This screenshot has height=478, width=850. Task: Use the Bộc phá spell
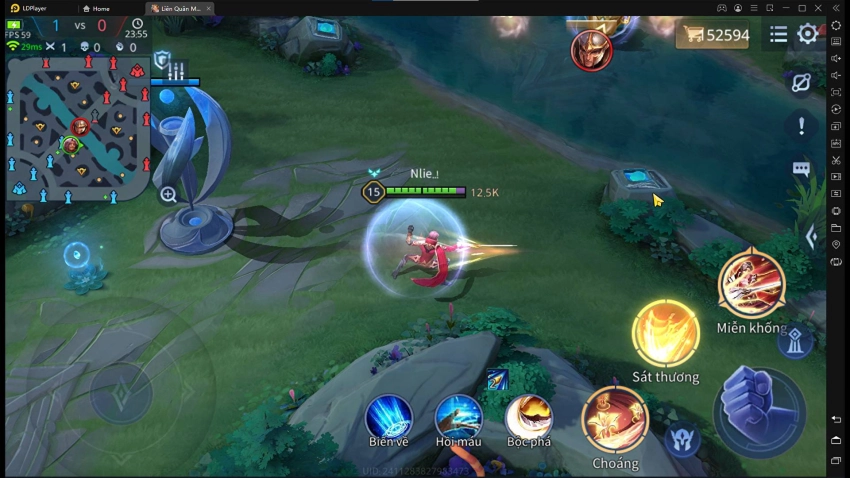point(529,417)
